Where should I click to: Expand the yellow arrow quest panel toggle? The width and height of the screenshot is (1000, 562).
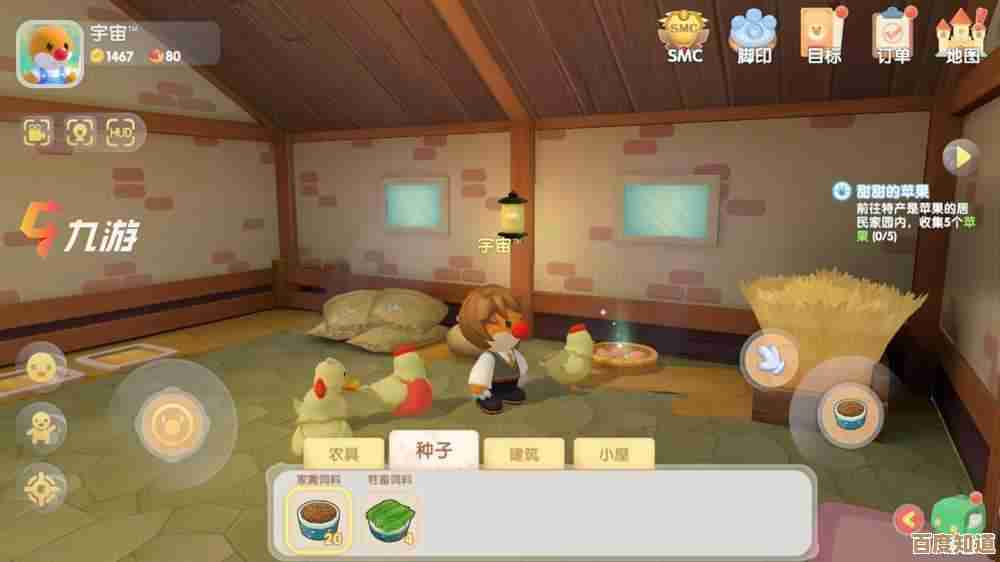click(961, 157)
